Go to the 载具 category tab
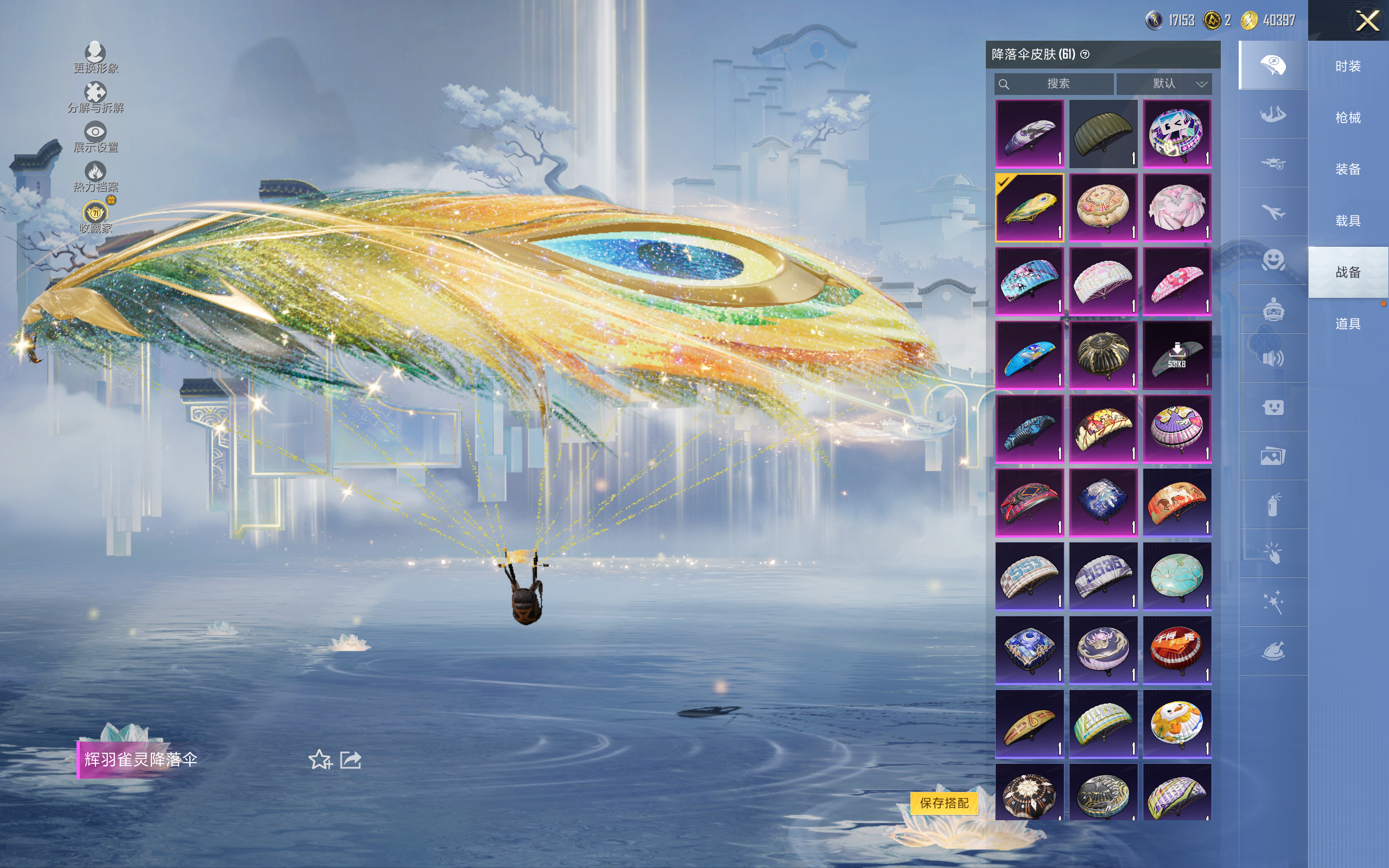Viewport: 1389px width, 868px height. coord(1348,220)
